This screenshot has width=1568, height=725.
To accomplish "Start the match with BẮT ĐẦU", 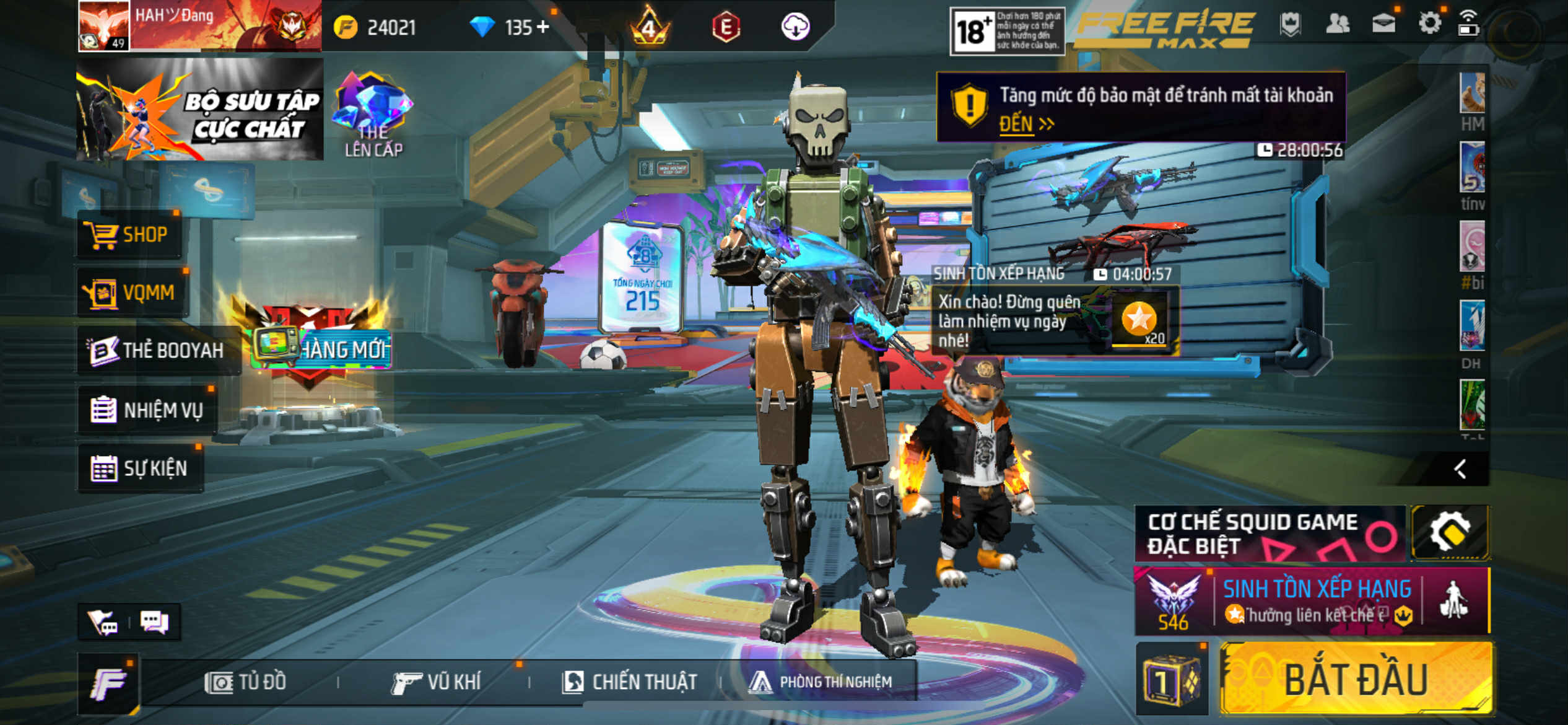I will (x=1355, y=680).
